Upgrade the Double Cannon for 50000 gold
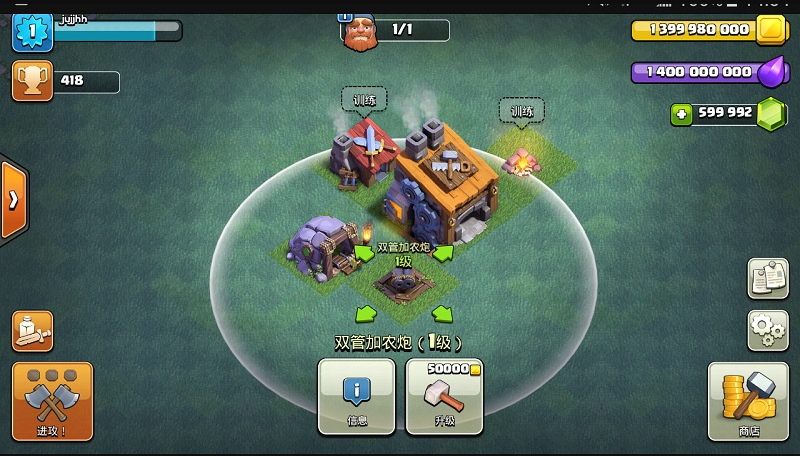Viewport: 800px width, 456px height. [444, 396]
